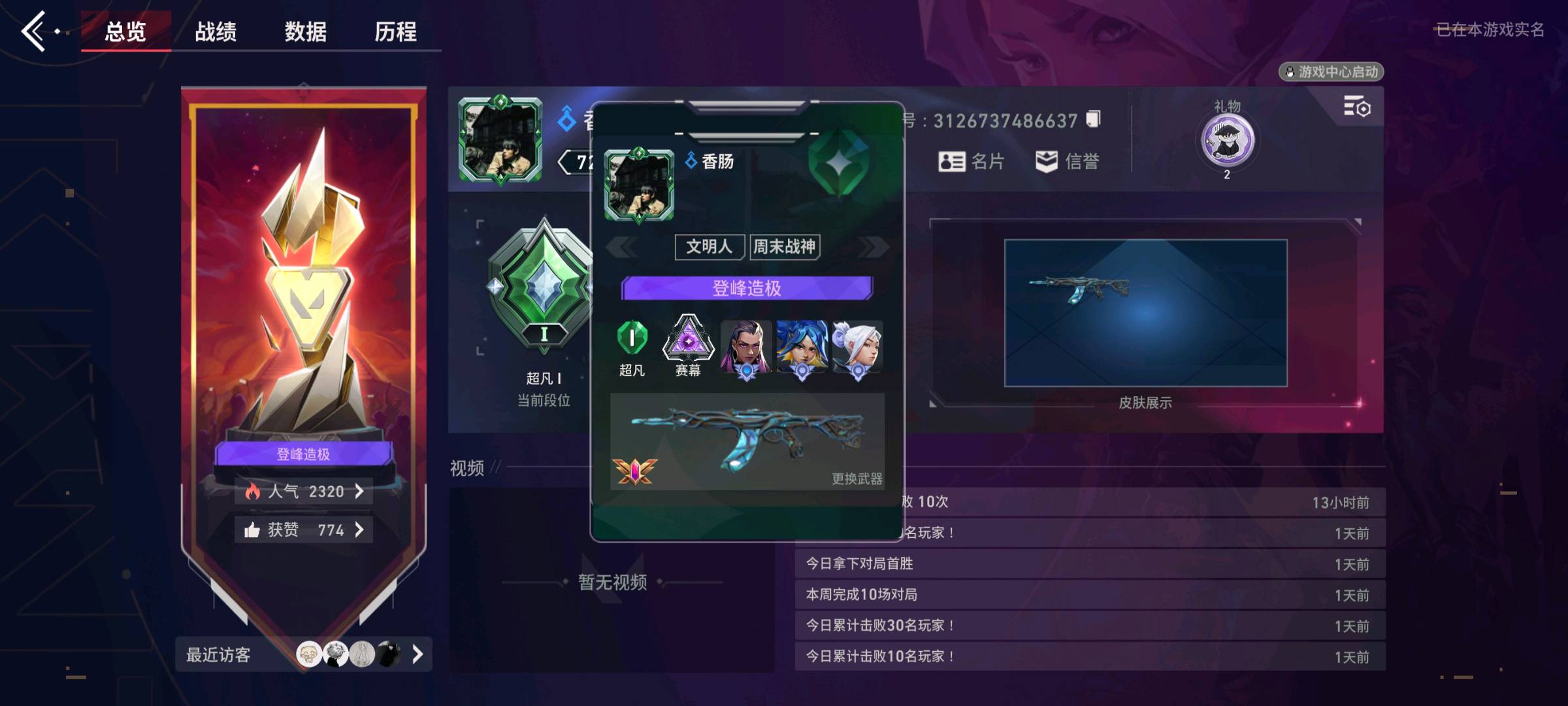Open the 信誉 reputation page

point(1068,161)
